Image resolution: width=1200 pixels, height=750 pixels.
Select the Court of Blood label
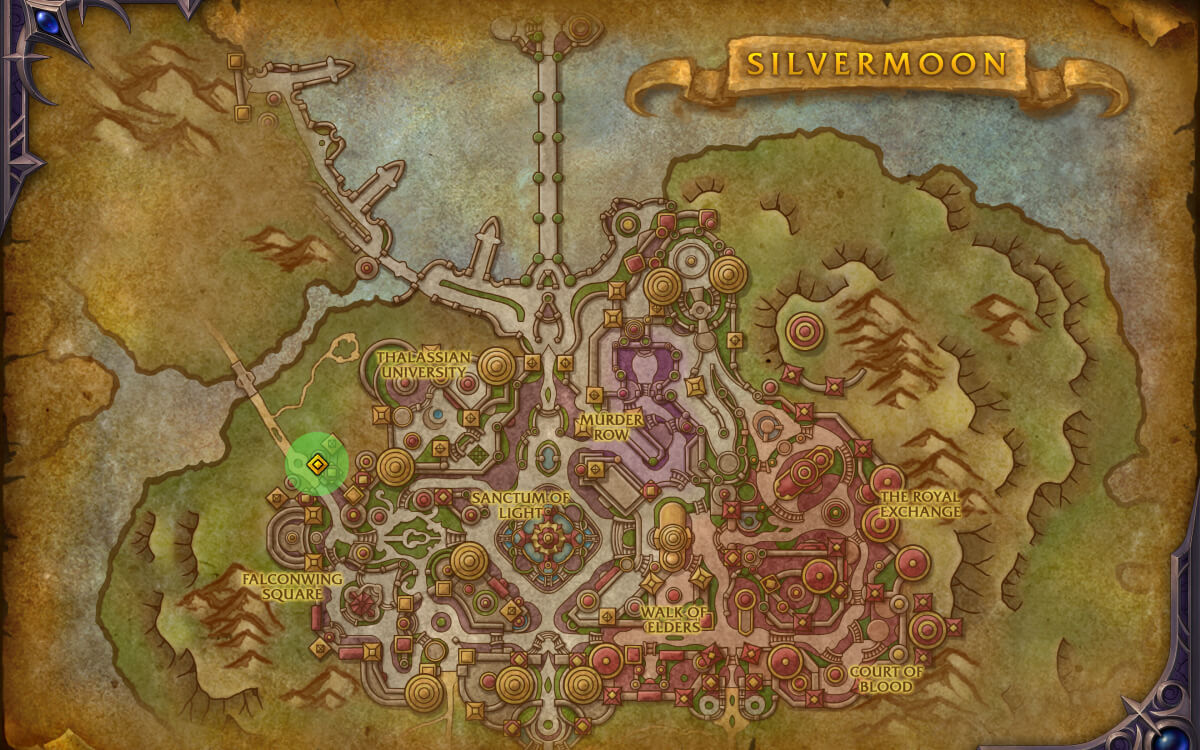point(886,679)
